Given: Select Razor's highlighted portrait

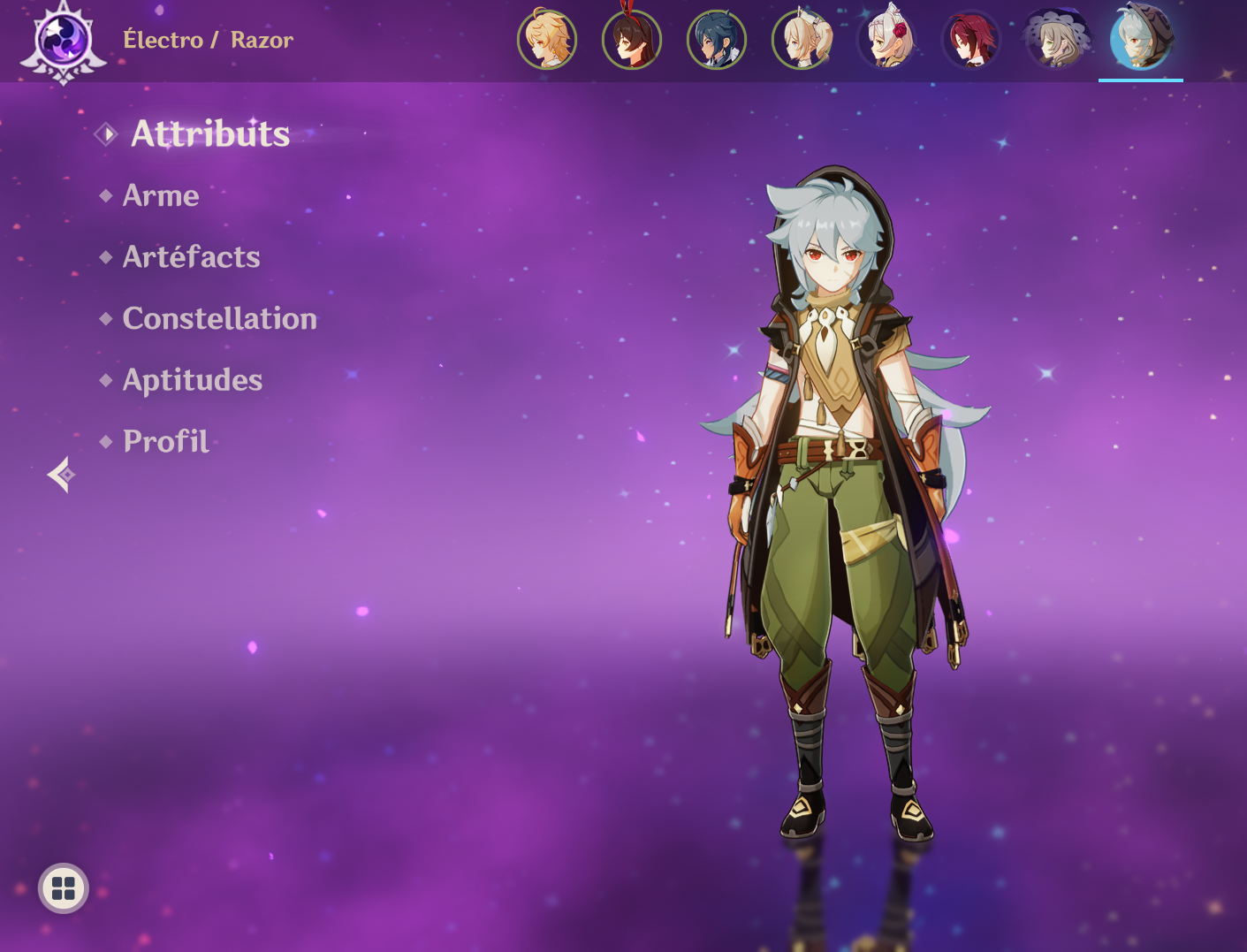Looking at the screenshot, I should pos(1141,40).
